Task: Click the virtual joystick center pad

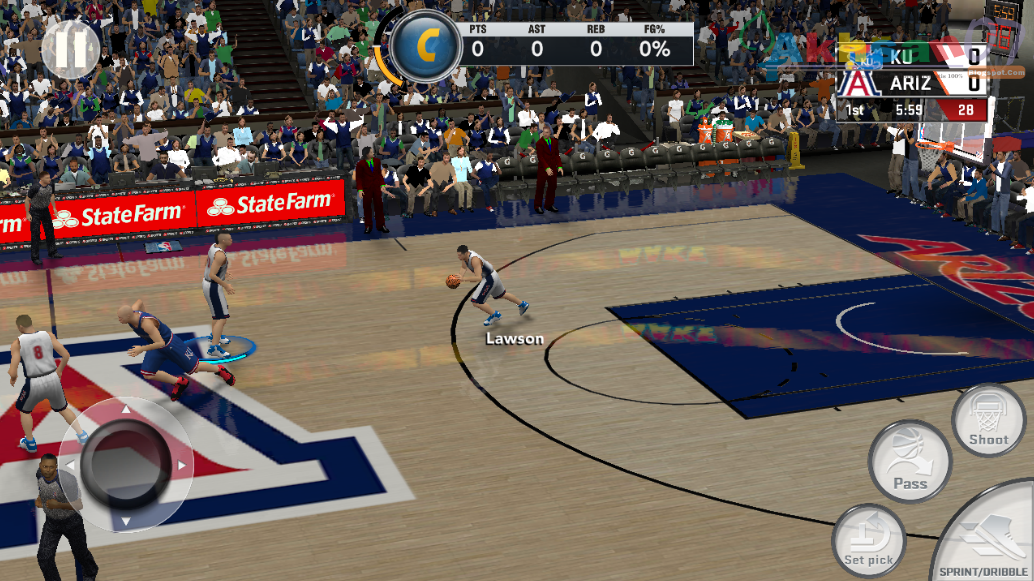Action: [x=125, y=464]
